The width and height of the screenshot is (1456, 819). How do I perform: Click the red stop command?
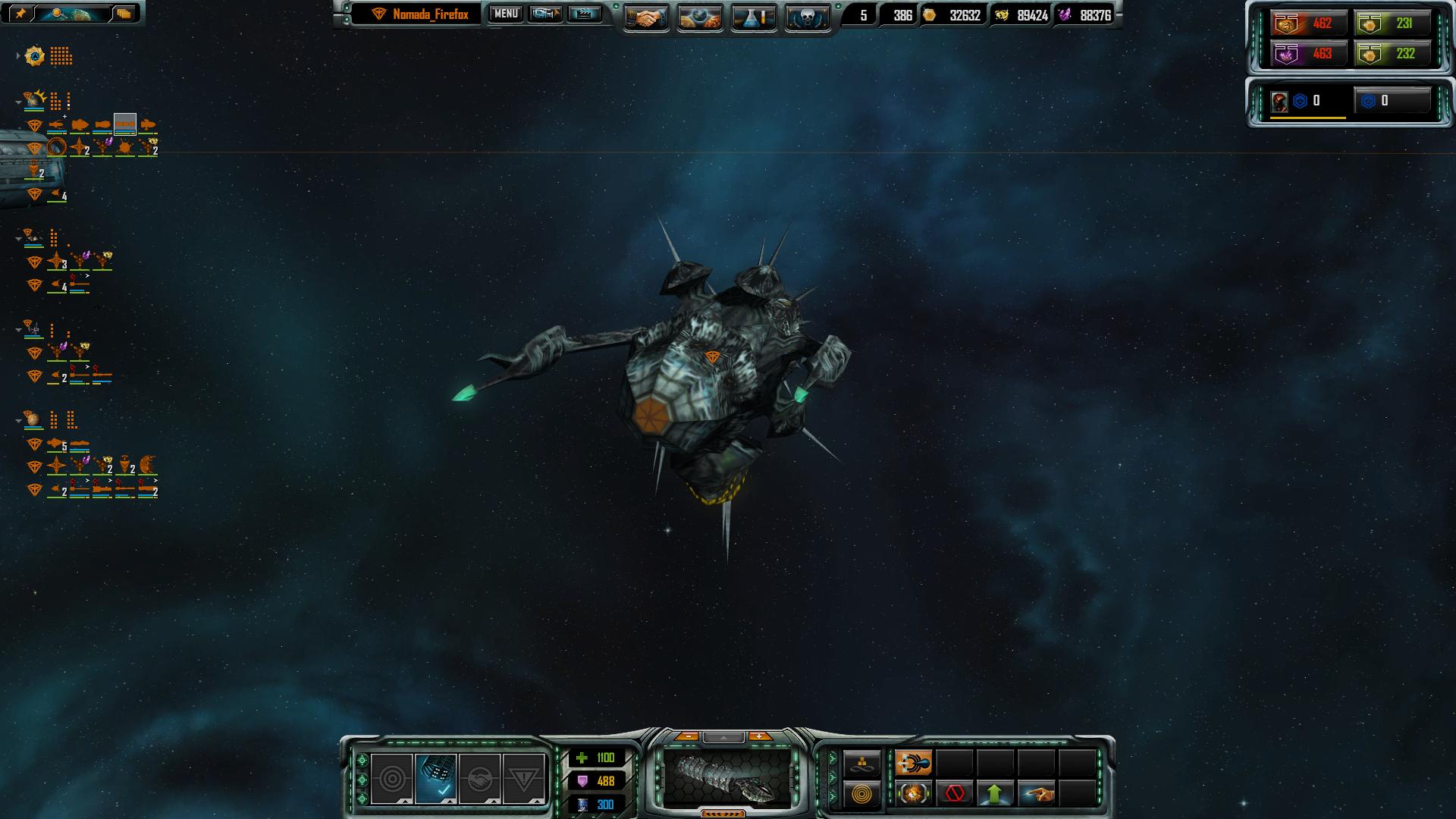[955, 794]
